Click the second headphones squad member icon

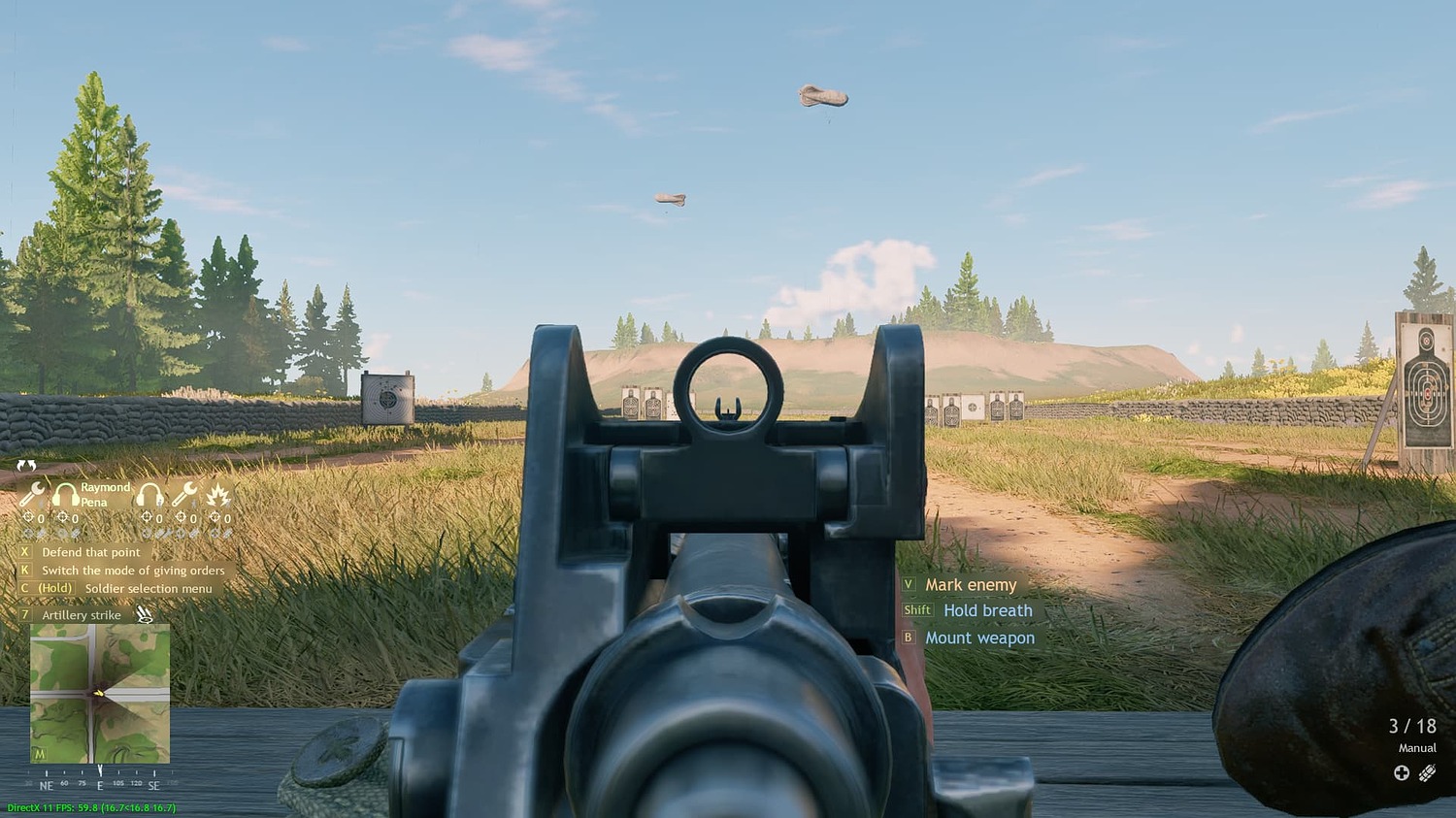pos(149,494)
